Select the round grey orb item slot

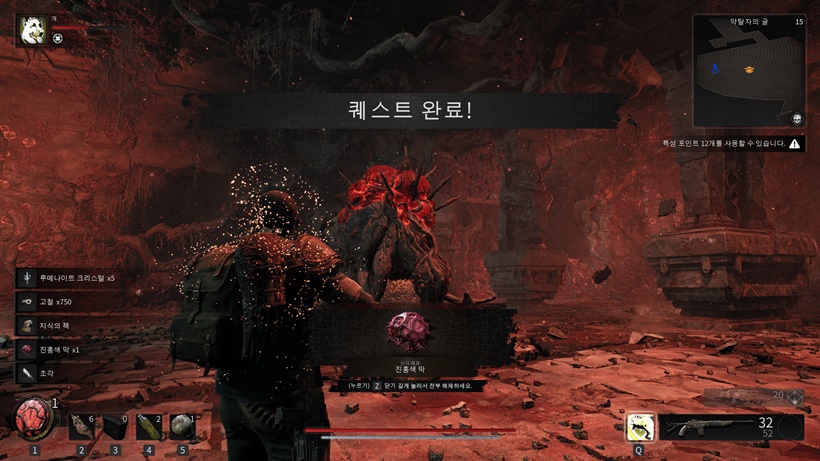181,427
